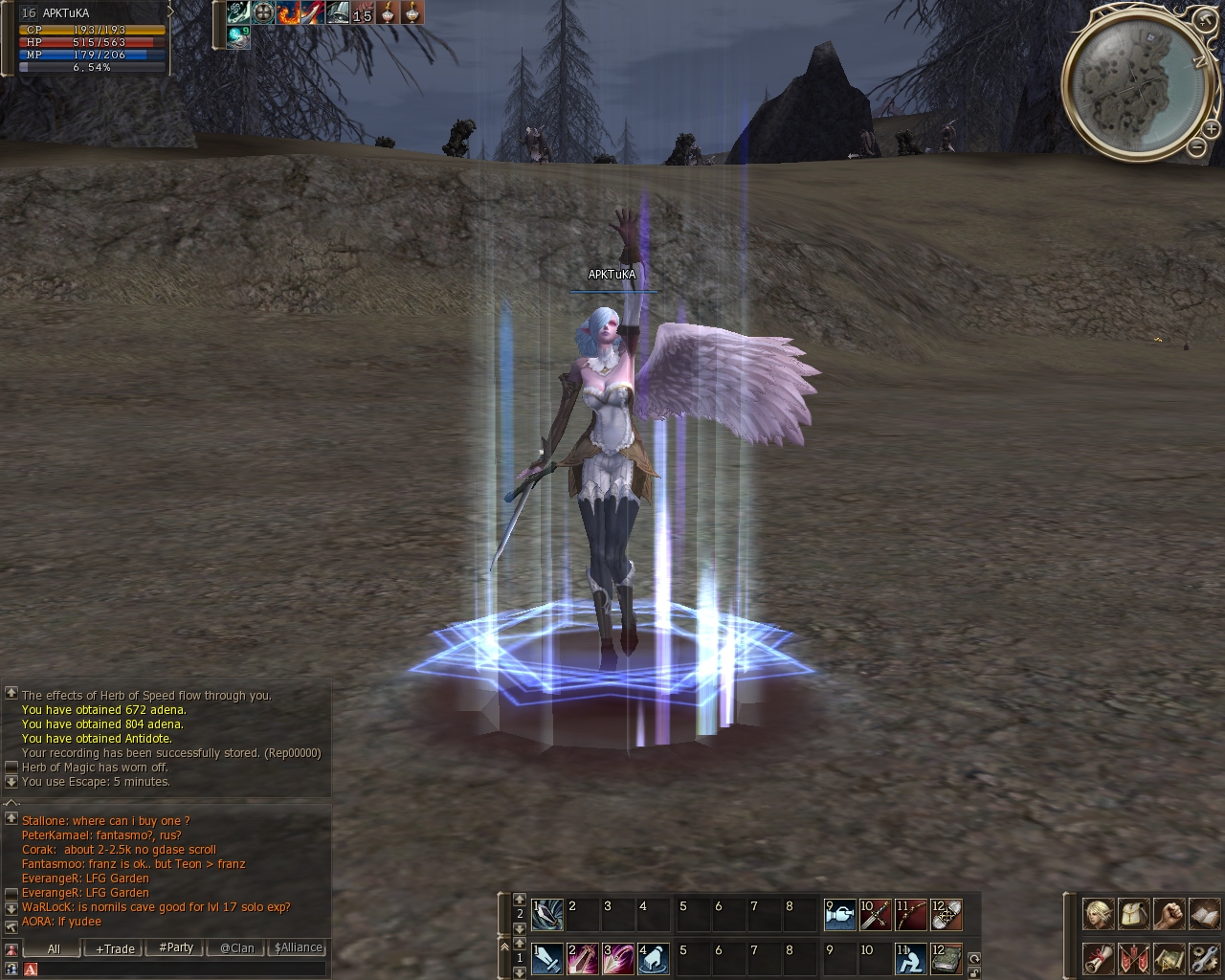
Task: Open the inventory bag icon
Action: pyautogui.click(x=1133, y=914)
